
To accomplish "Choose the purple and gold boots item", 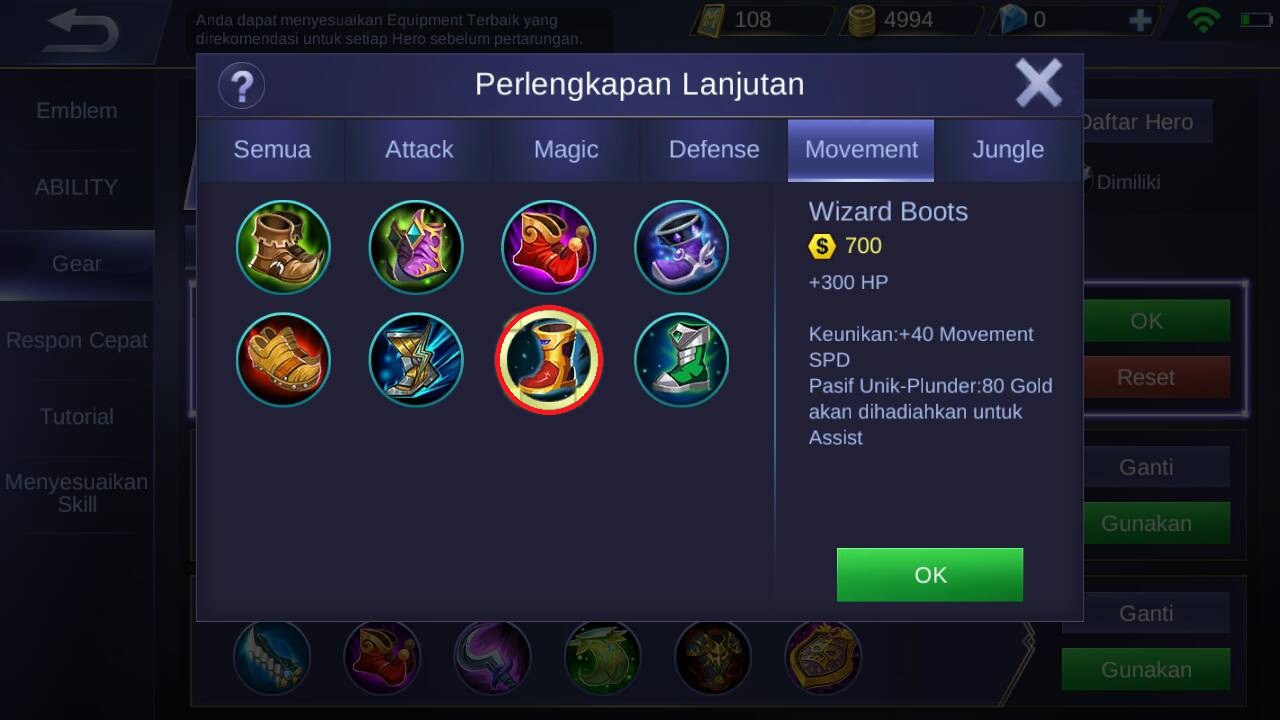I will coord(416,247).
